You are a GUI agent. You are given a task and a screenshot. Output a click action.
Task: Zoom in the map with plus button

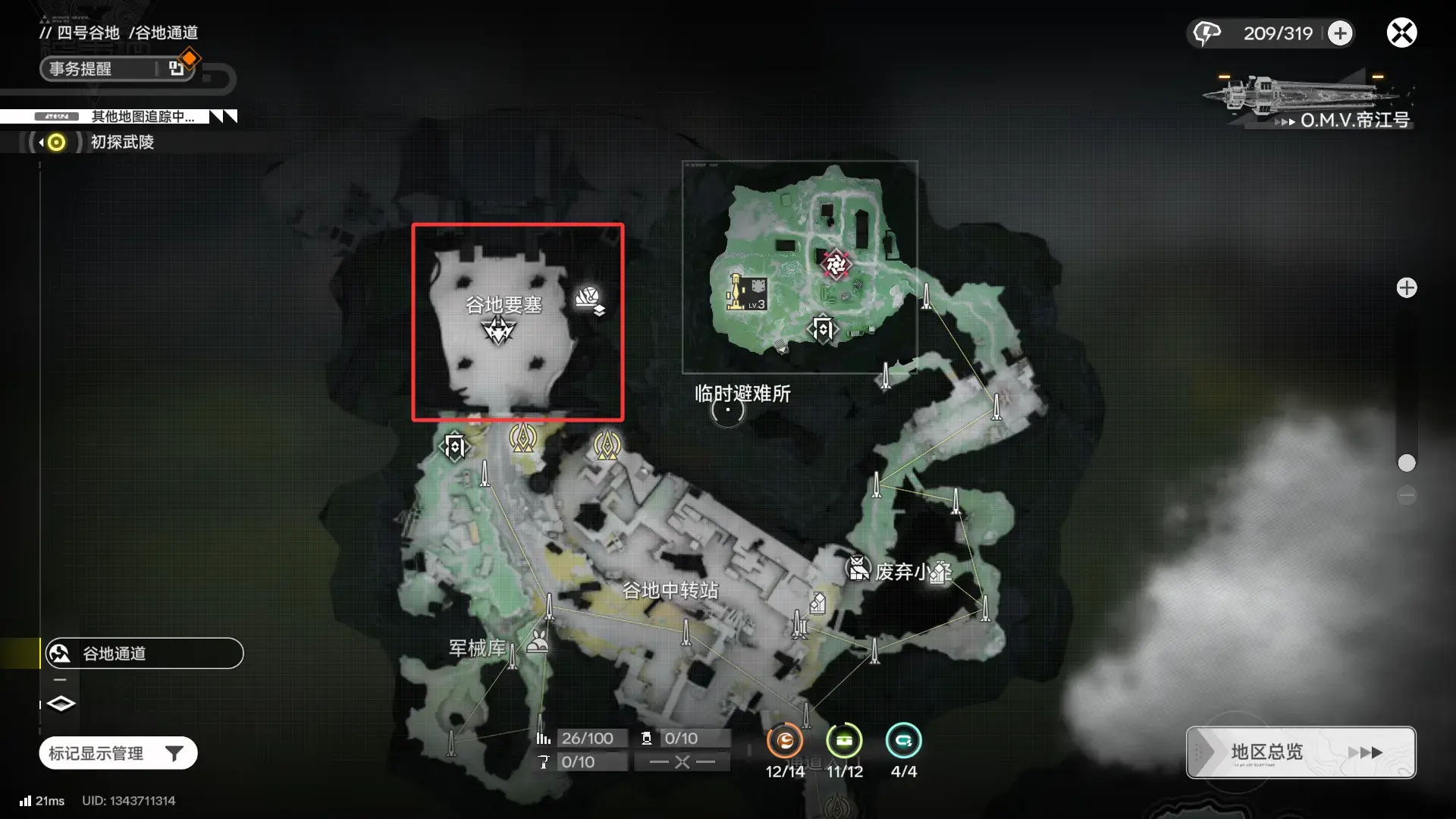(1407, 288)
